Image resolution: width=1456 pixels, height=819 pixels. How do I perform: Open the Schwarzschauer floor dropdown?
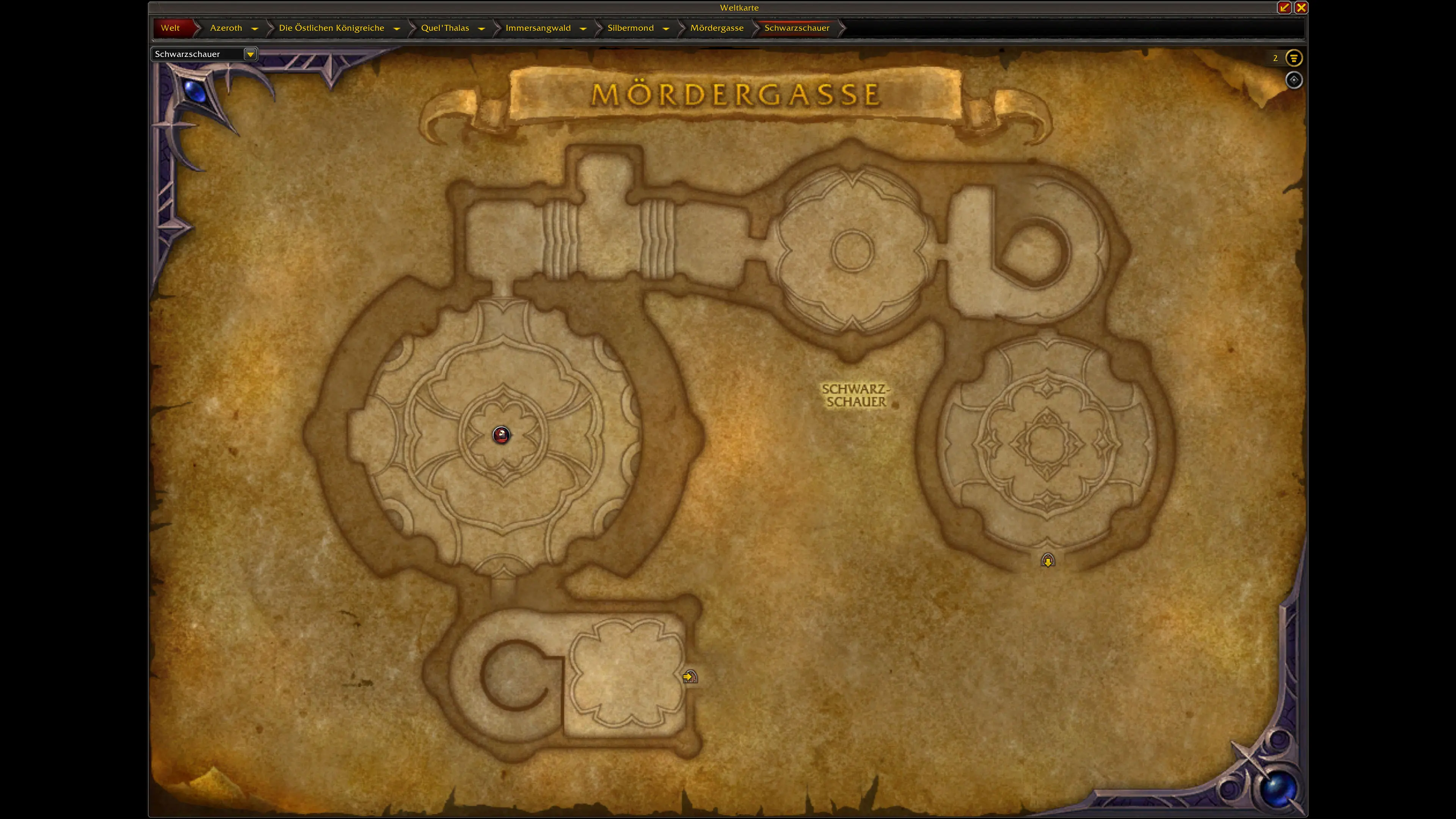click(x=250, y=54)
